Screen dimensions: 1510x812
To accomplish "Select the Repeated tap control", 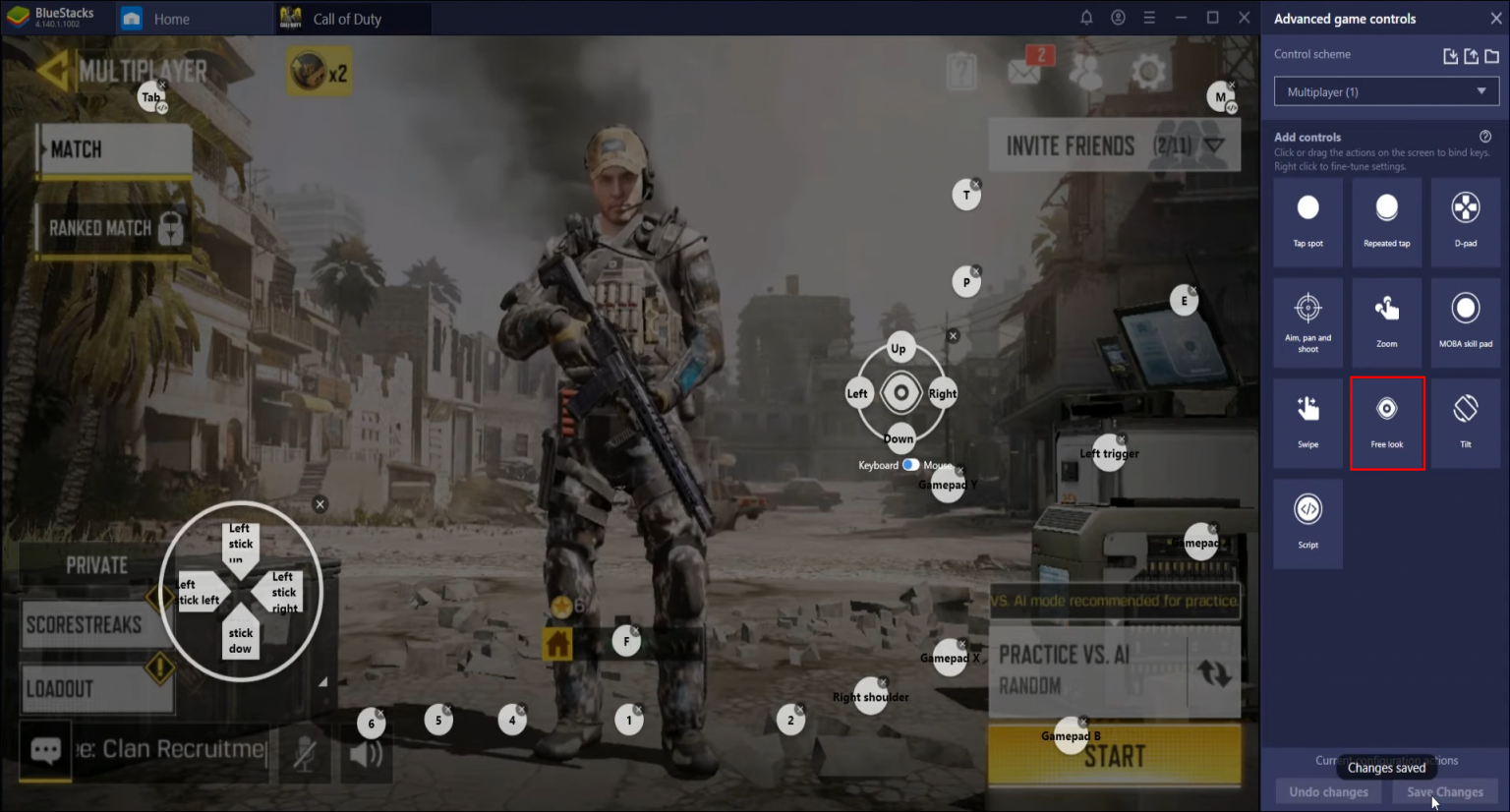I will pyautogui.click(x=1386, y=221).
